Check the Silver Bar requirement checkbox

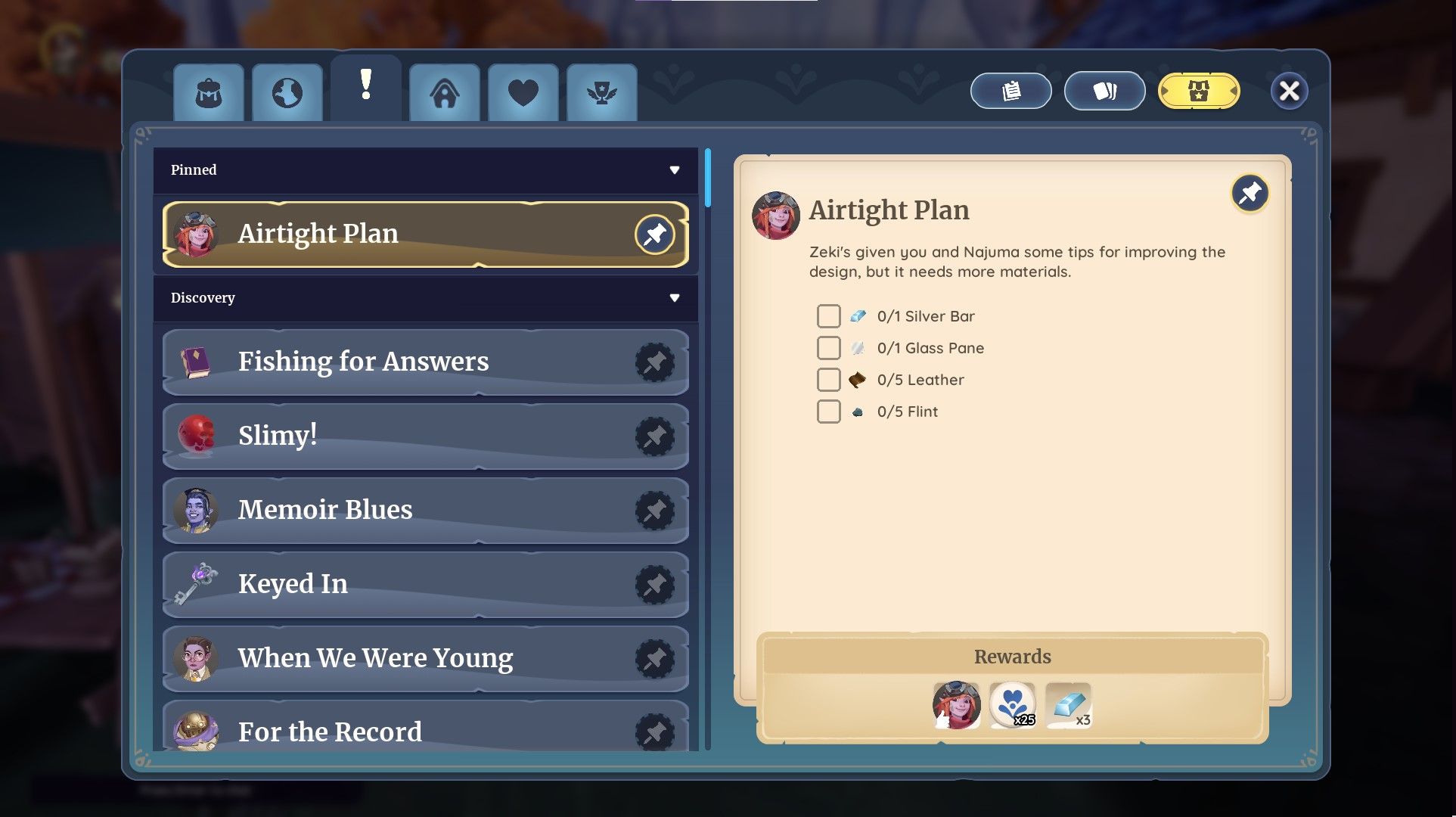[x=828, y=316]
